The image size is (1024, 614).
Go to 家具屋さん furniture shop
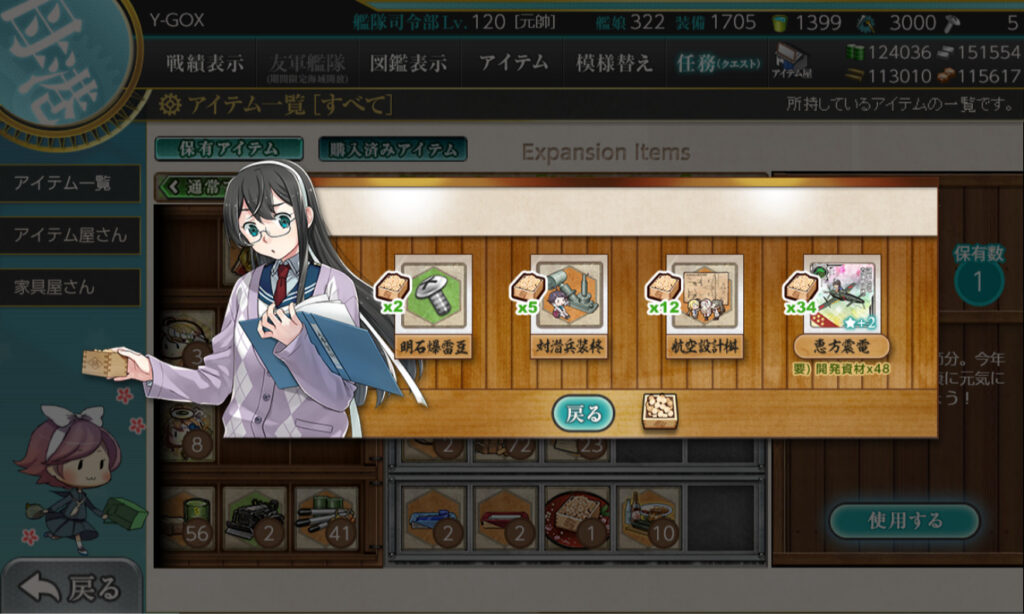point(54,287)
